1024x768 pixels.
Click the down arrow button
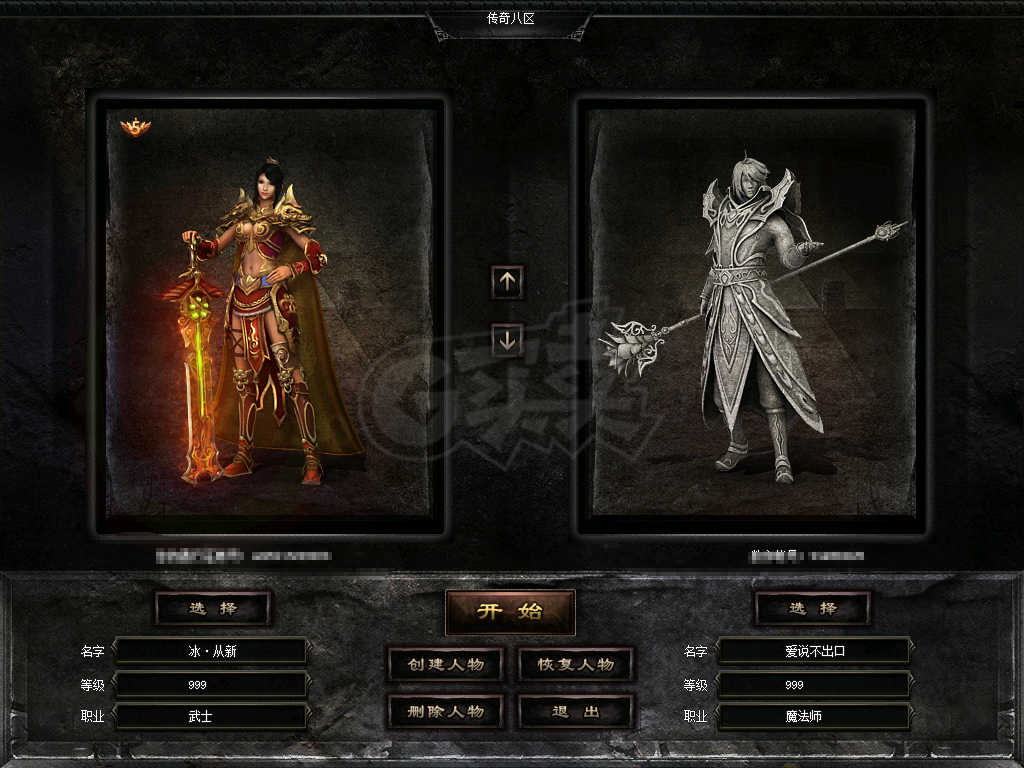[507, 340]
